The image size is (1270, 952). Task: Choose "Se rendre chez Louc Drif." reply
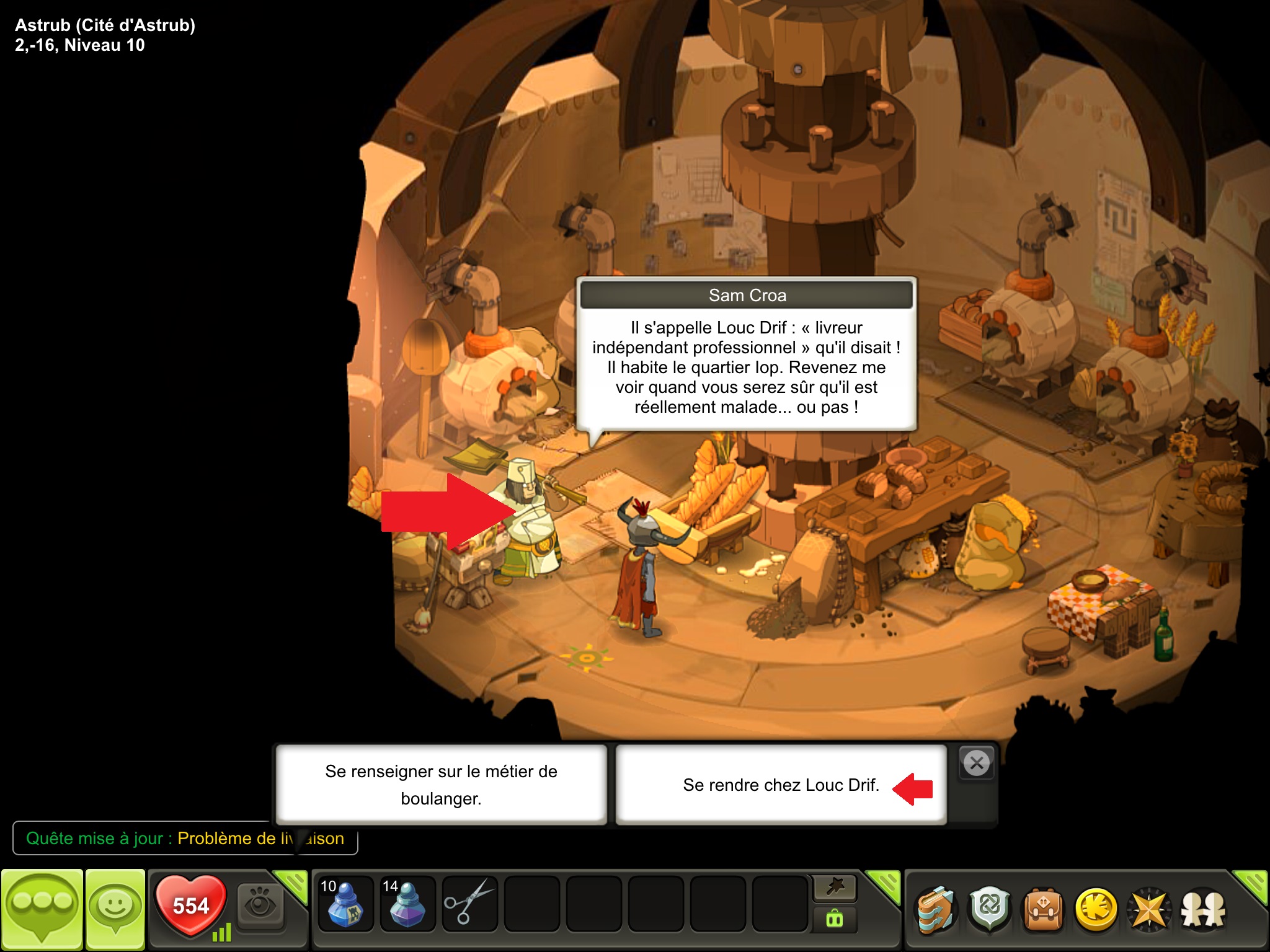[x=781, y=785]
